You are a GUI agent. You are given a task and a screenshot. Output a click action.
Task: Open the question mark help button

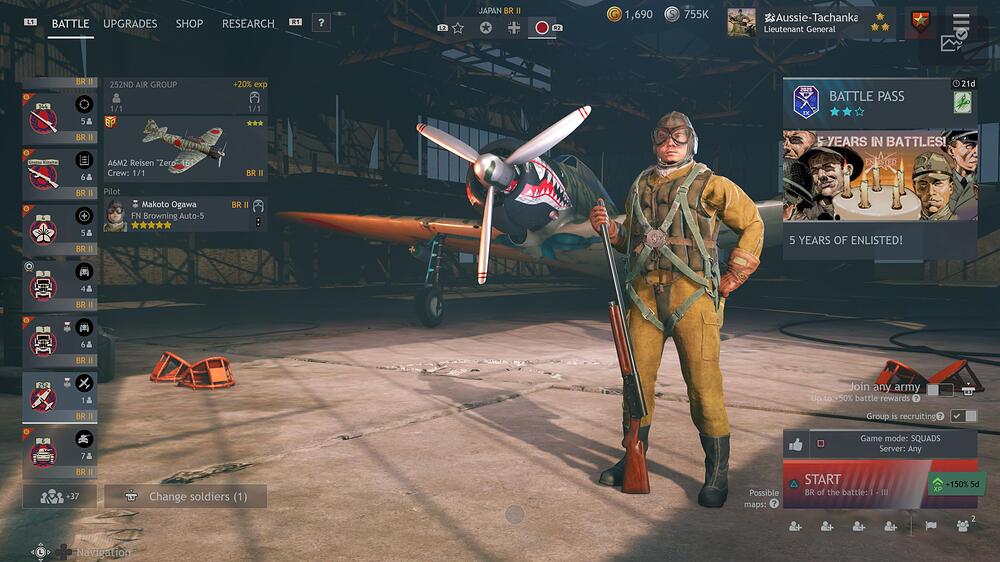point(321,23)
